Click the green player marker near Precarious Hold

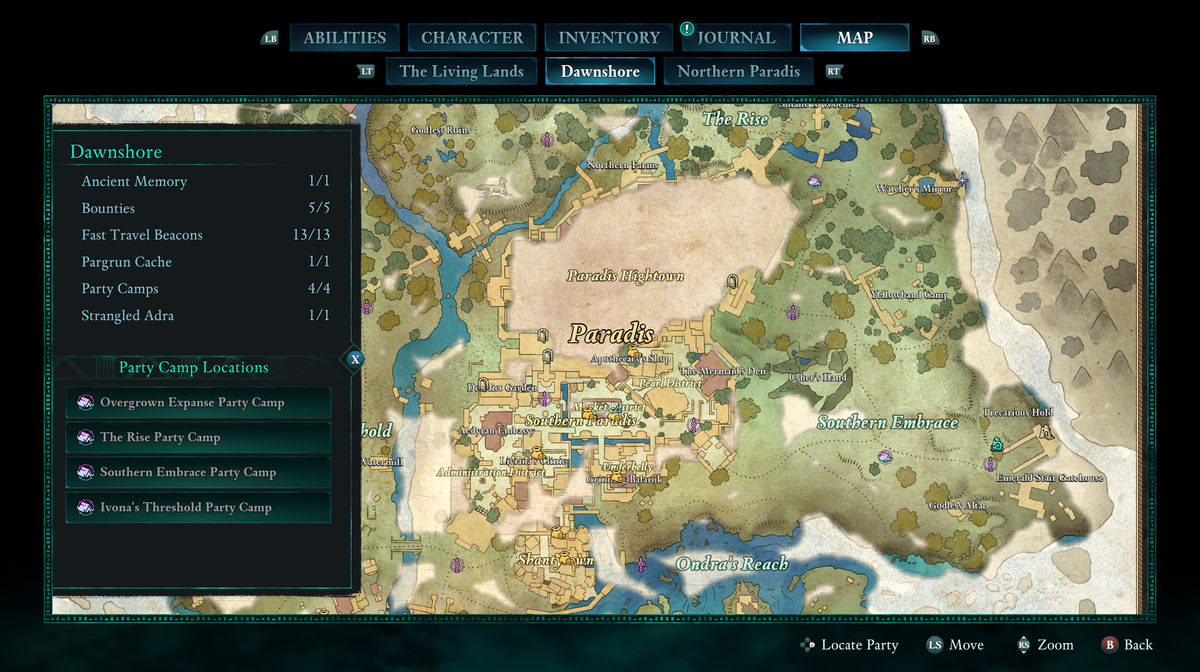pyautogui.click(x=996, y=444)
